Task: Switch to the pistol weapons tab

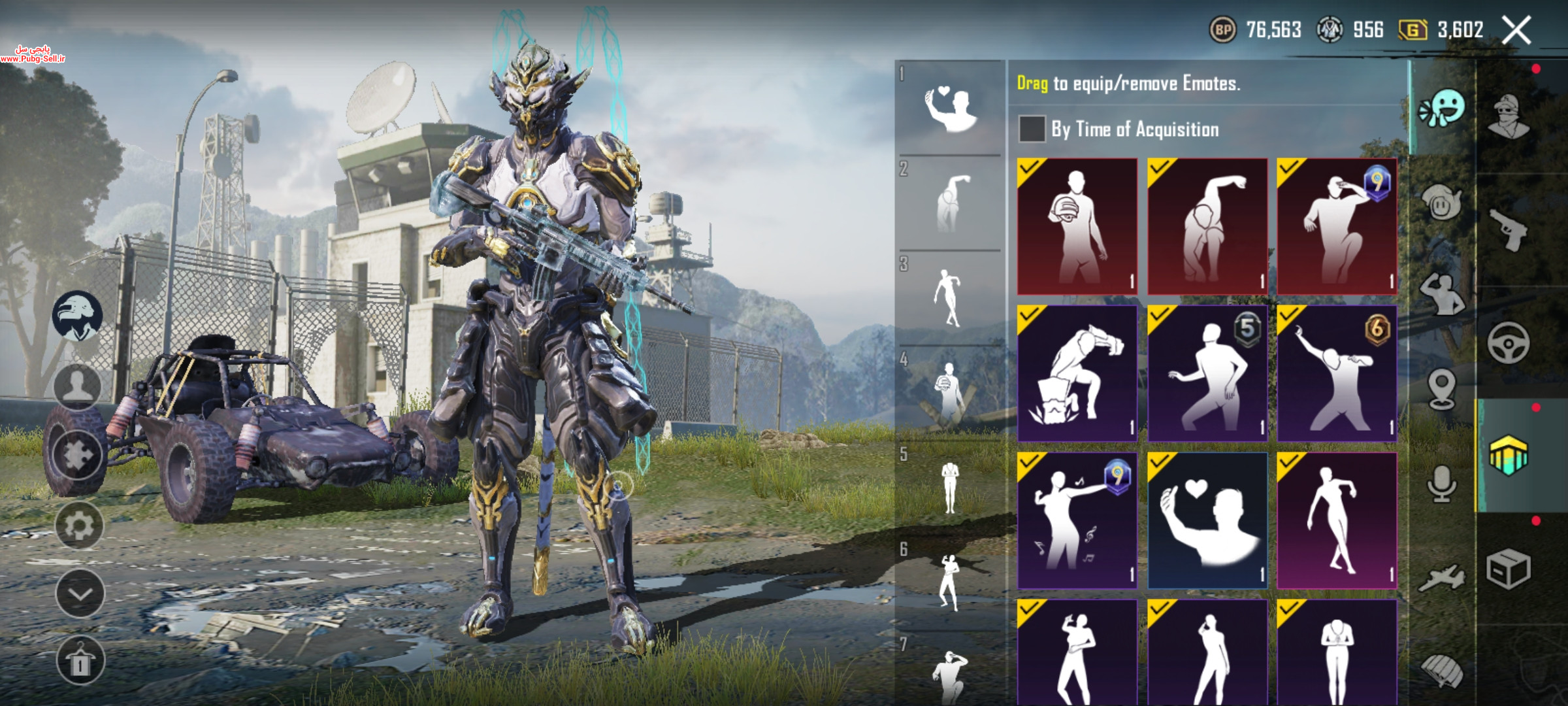Action: click(1509, 229)
